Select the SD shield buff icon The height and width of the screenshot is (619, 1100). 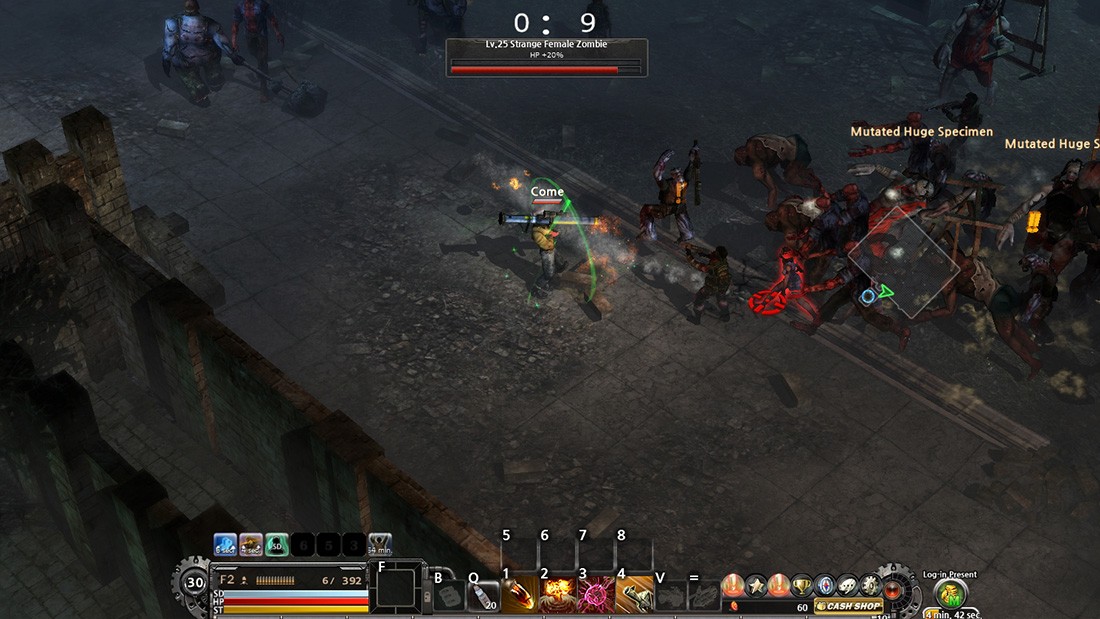pyautogui.click(x=276, y=544)
